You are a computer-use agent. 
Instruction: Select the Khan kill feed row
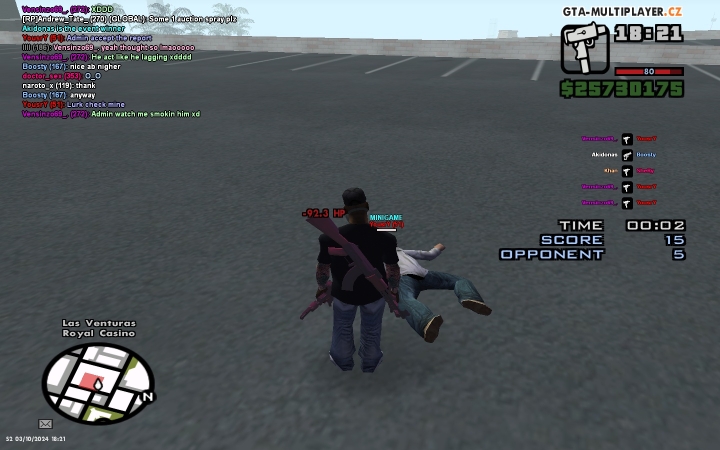coord(624,171)
